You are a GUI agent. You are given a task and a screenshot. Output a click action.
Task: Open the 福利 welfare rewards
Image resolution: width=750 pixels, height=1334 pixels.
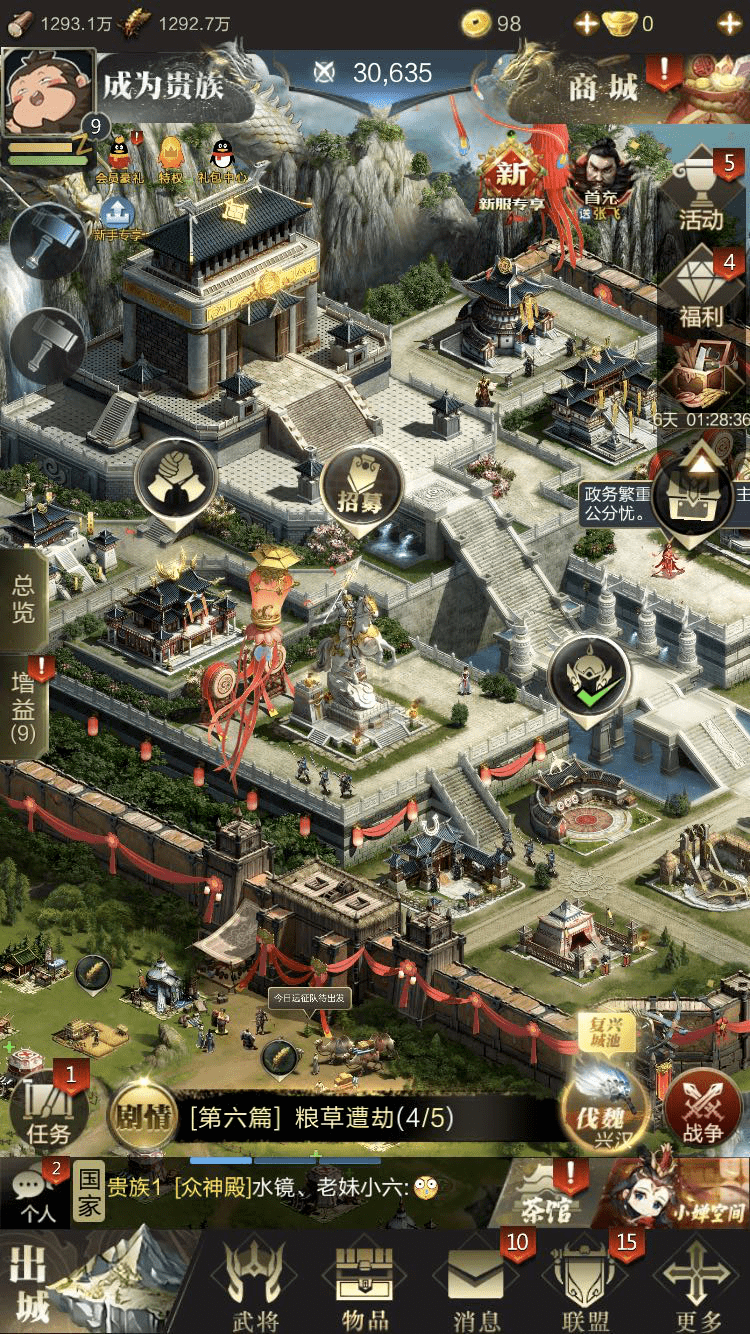coord(702,291)
